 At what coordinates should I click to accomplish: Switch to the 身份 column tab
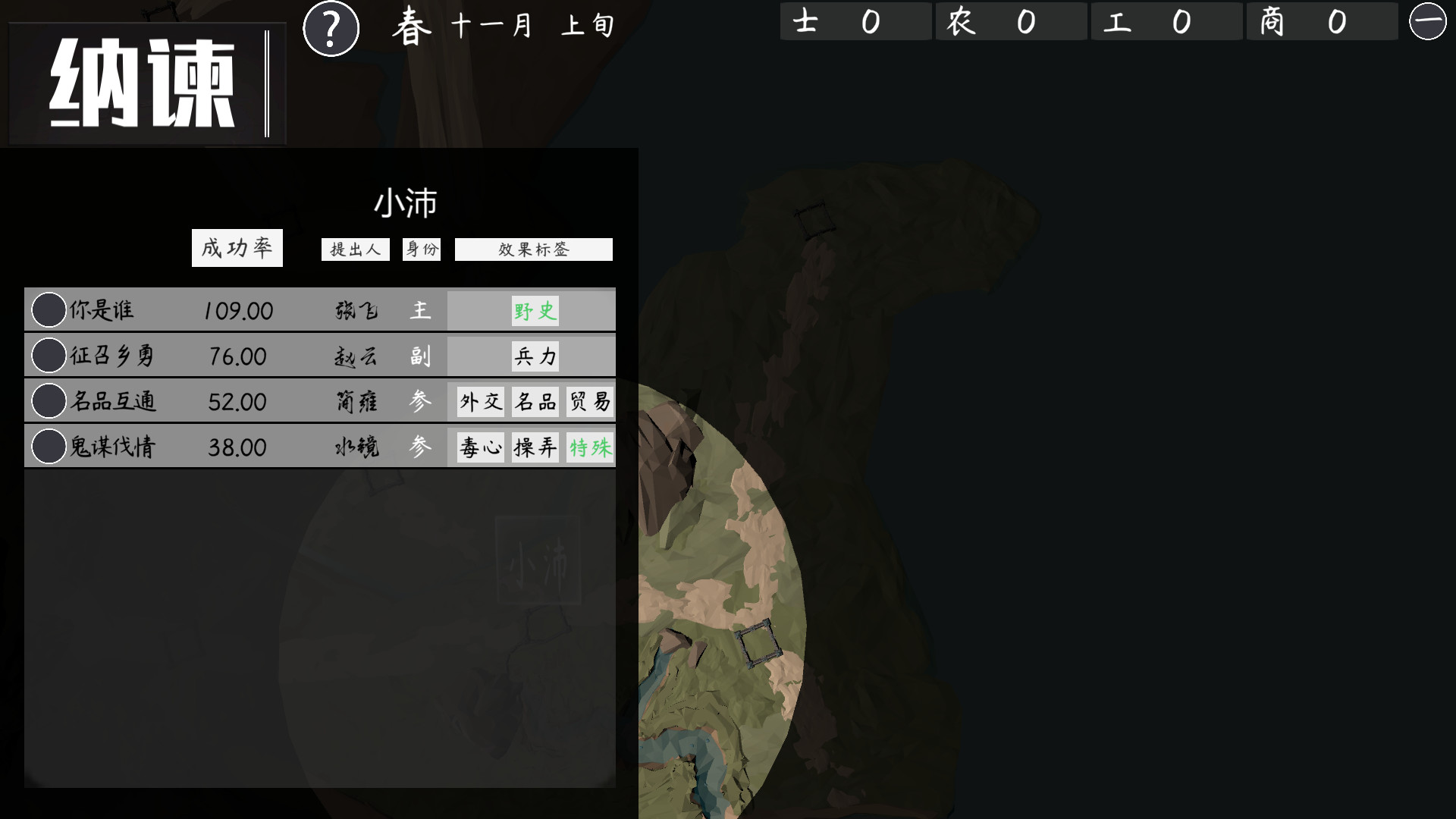(x=421, y=249)
